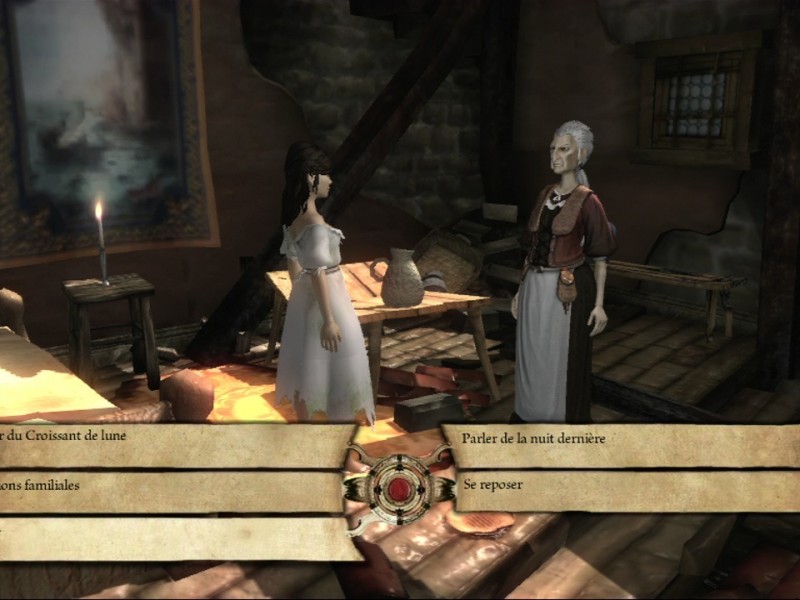
Task: Select the "Se reposer" reply
Action: [x=496, y=484]
